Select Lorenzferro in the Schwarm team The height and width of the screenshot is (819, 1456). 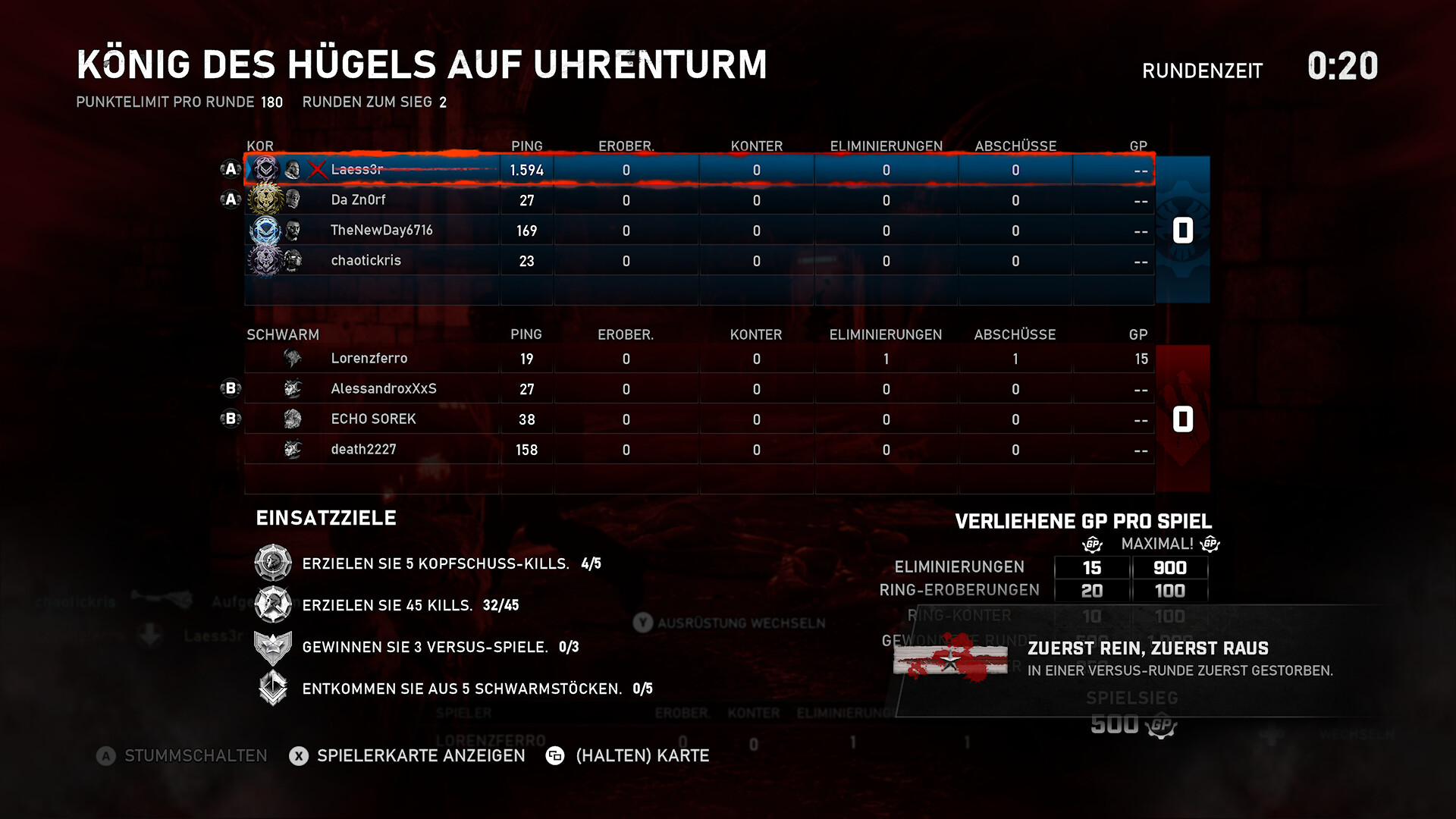[369, 359]
